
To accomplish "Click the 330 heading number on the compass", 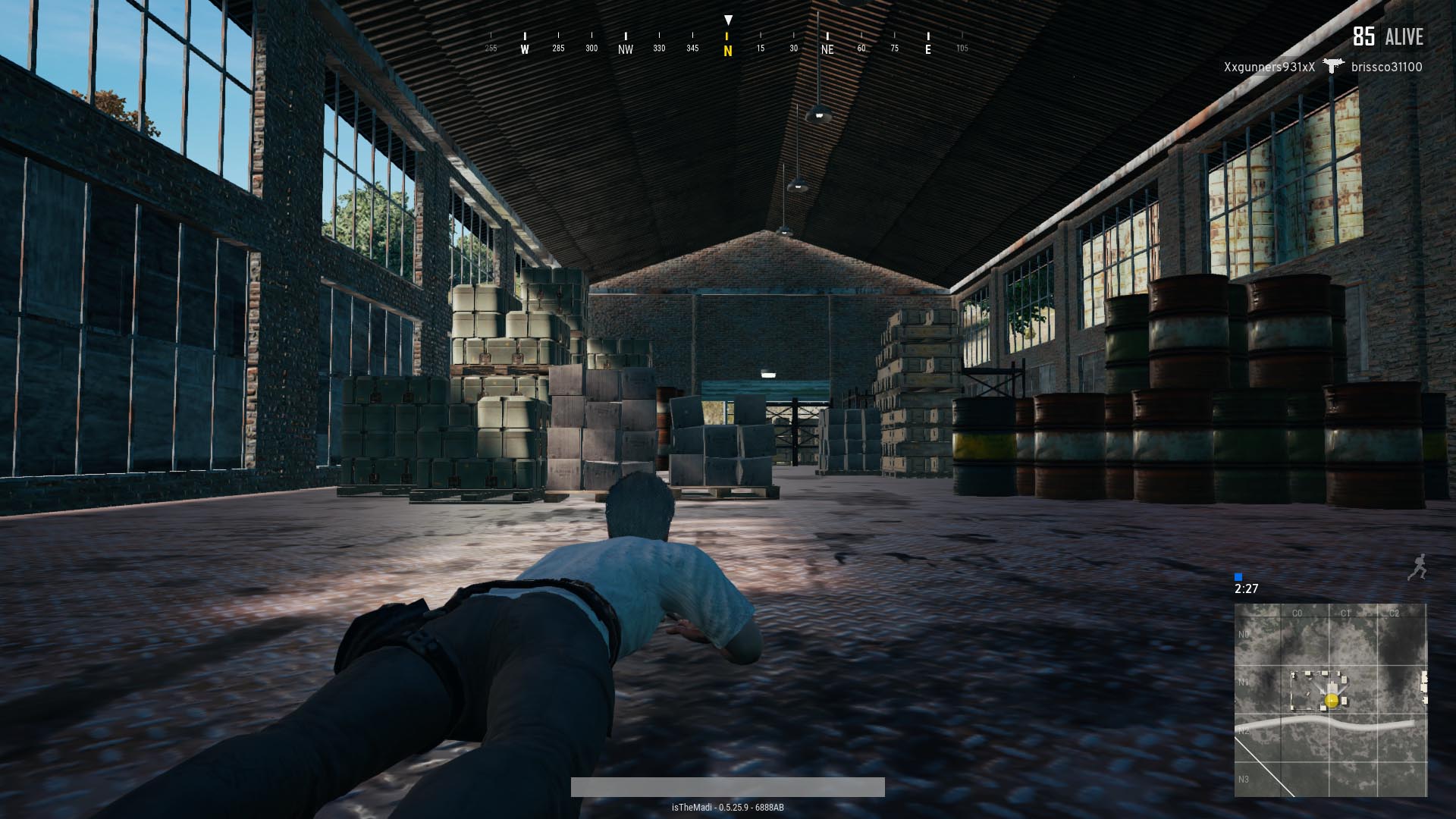I will click(x=659, y=47).
